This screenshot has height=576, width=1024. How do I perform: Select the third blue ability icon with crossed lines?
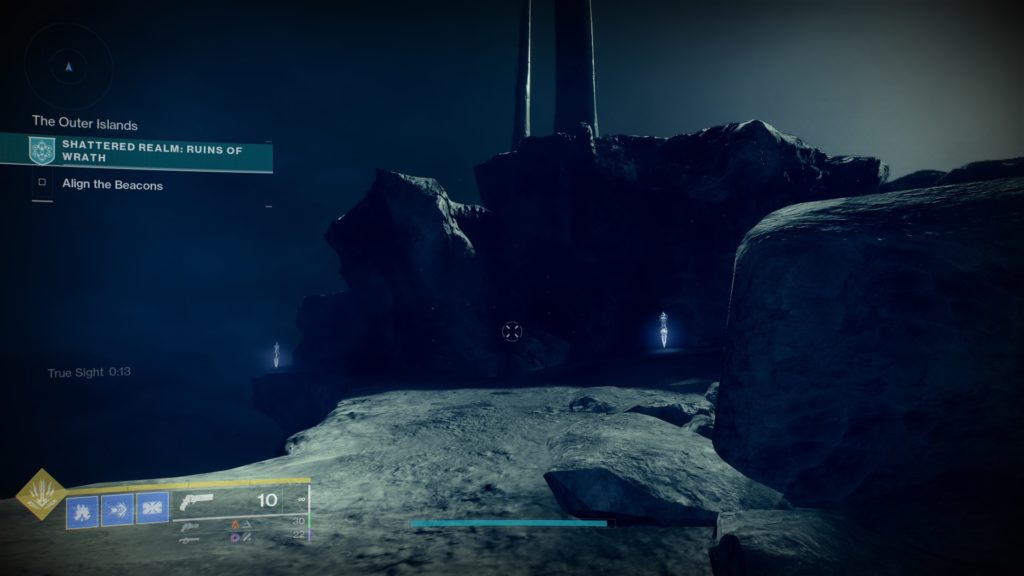(152, 510)
